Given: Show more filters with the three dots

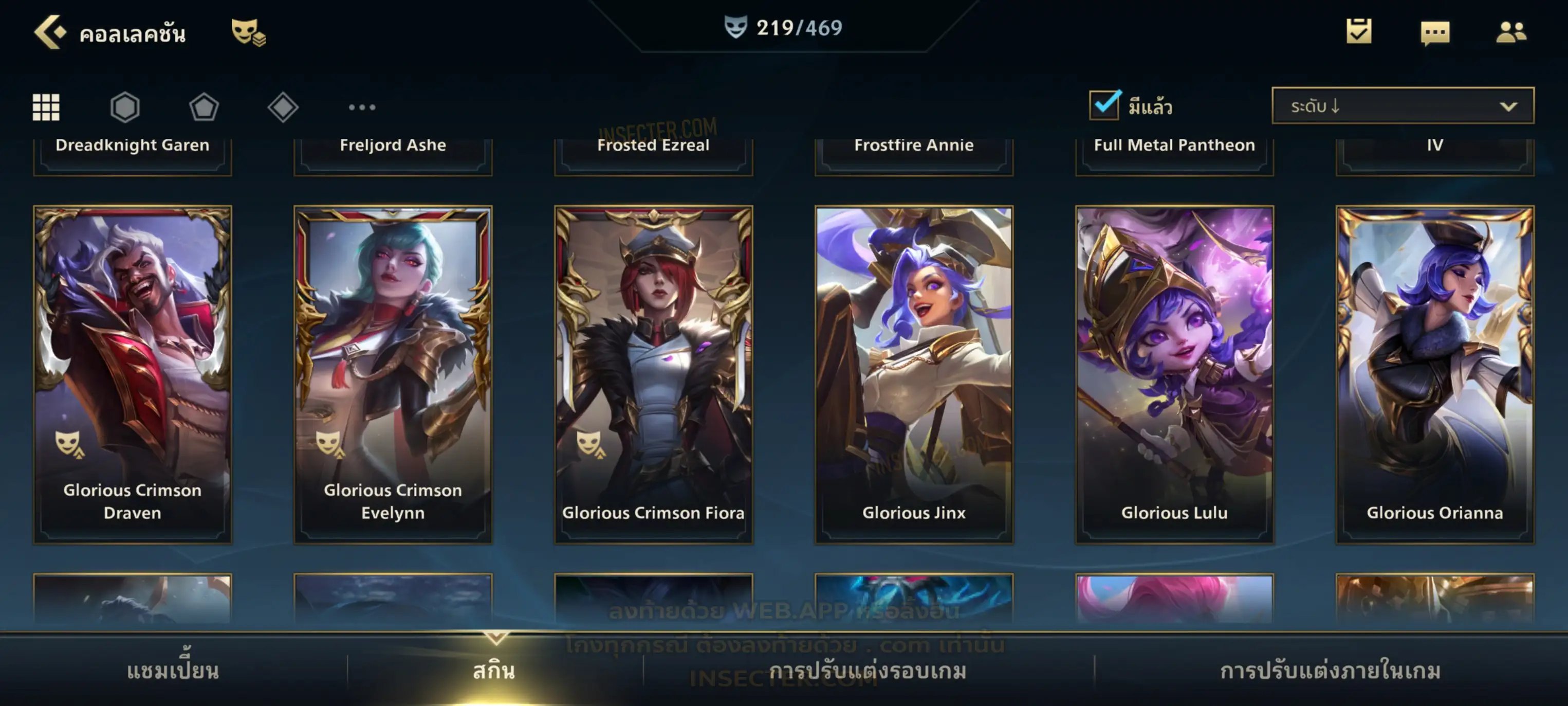Looking at the screenshot, I should [x=362, y=107].
